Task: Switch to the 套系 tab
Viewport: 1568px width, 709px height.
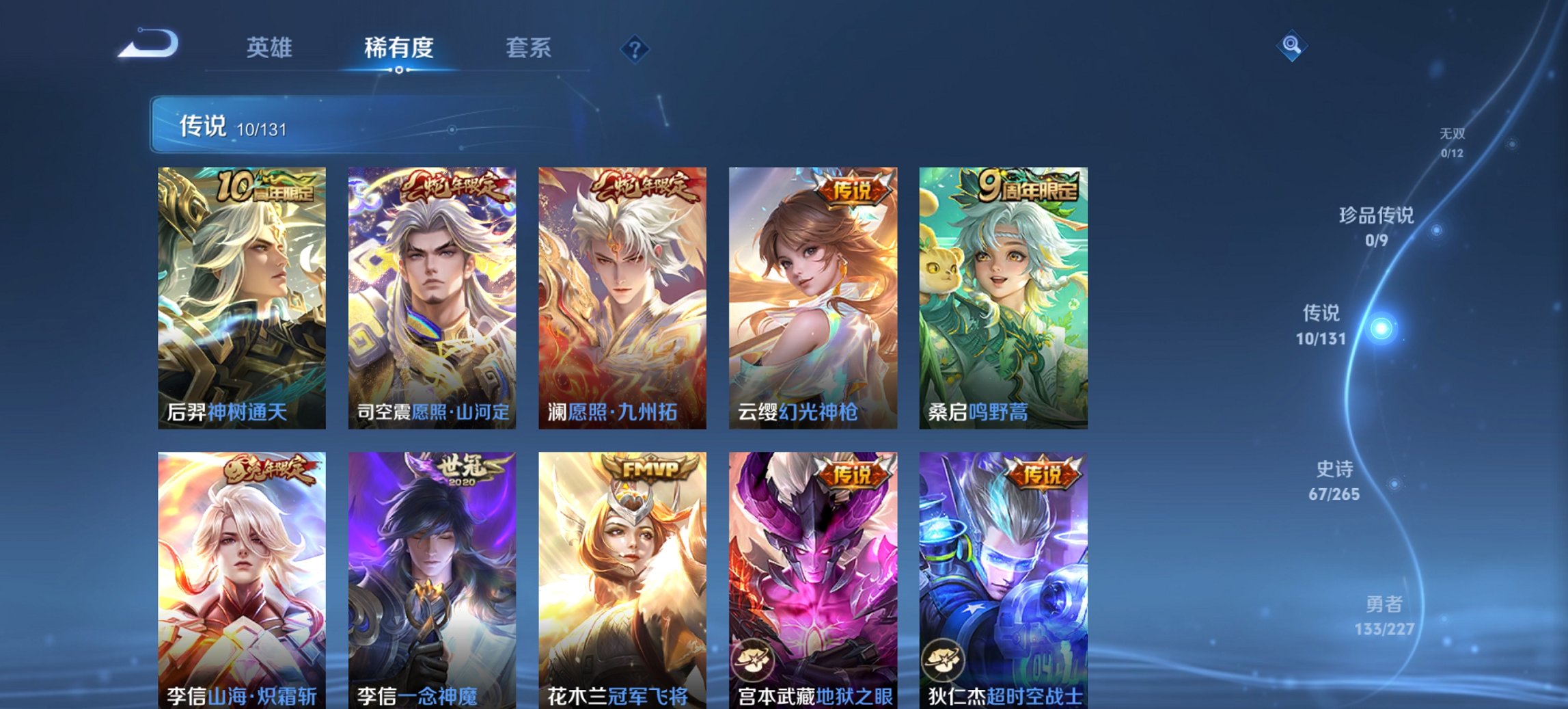Action: (529, 47)
